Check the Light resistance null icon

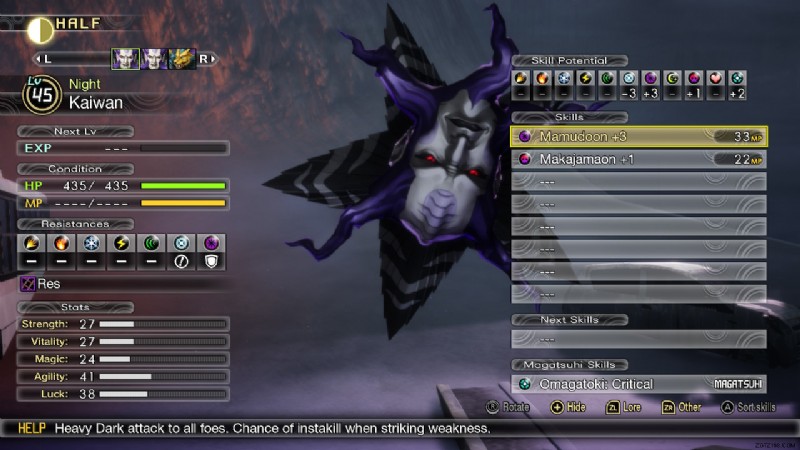183,243
